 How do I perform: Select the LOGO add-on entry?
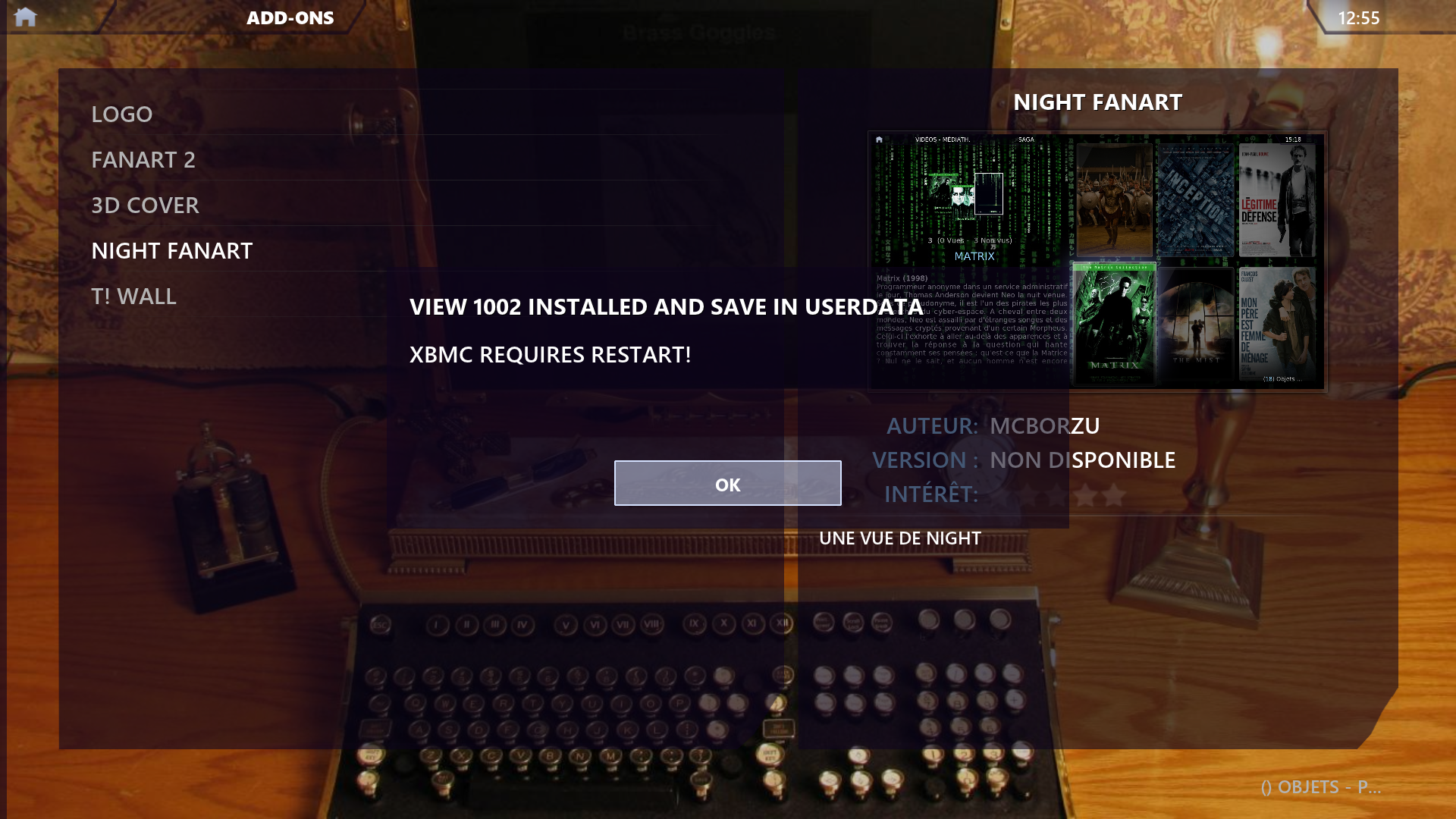click(122, 114)
